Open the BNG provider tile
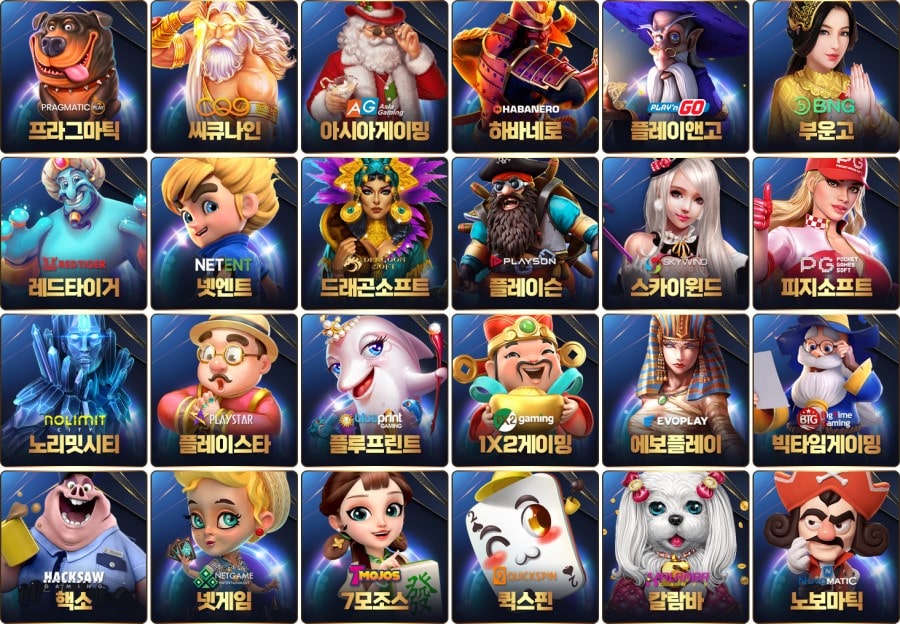 pyautogui.click(x=826, y=76)
